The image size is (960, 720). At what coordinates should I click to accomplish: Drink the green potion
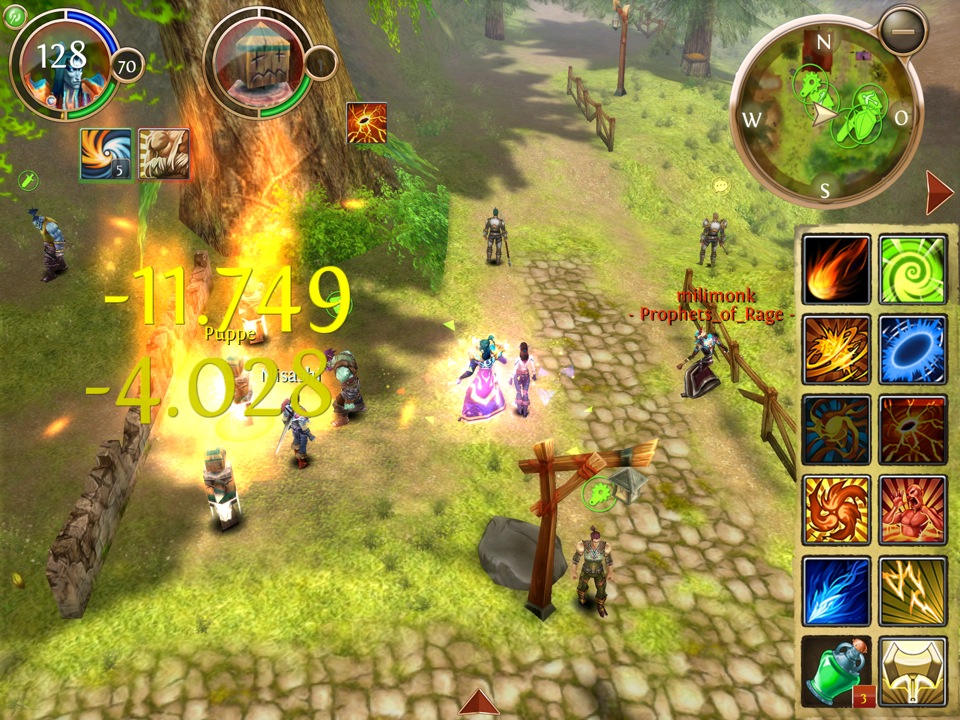tap(836, 670)
